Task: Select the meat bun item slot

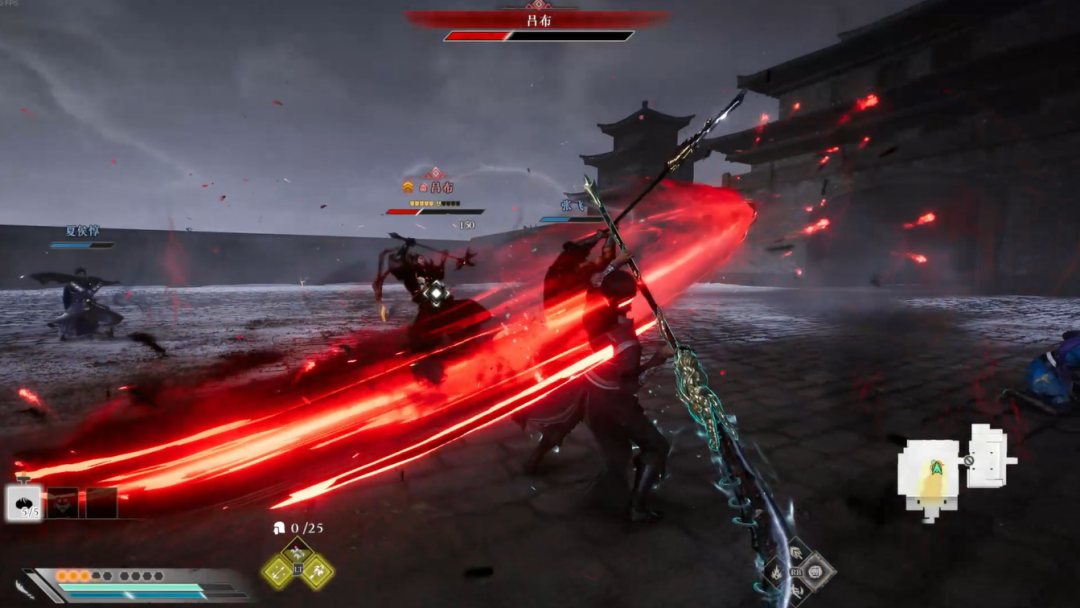Action: click(x=24, y=502)
